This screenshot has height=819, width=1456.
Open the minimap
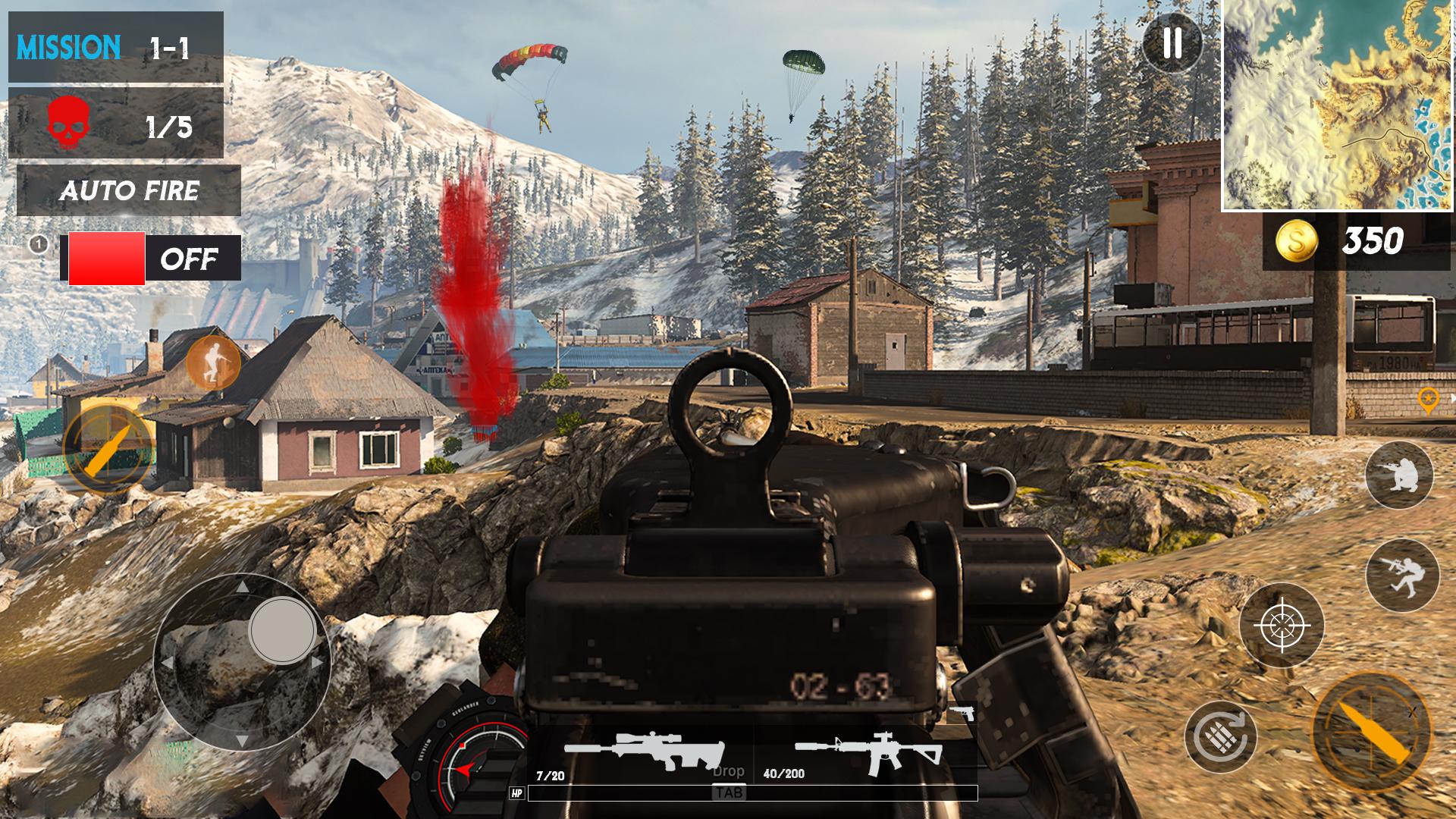[1338, 105]
